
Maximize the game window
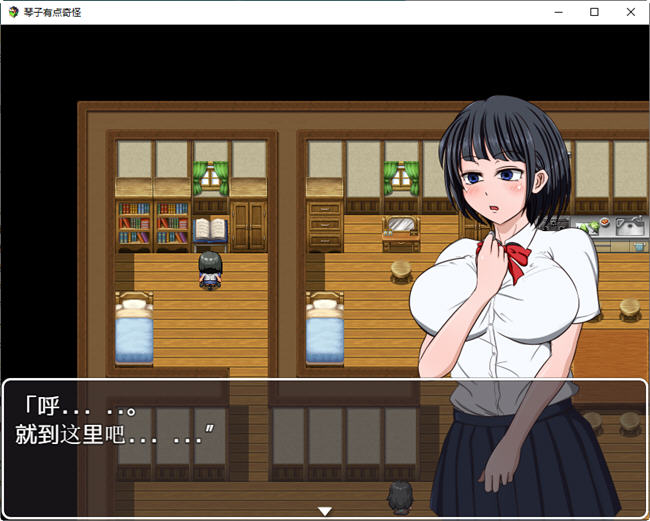coord(594,12)
